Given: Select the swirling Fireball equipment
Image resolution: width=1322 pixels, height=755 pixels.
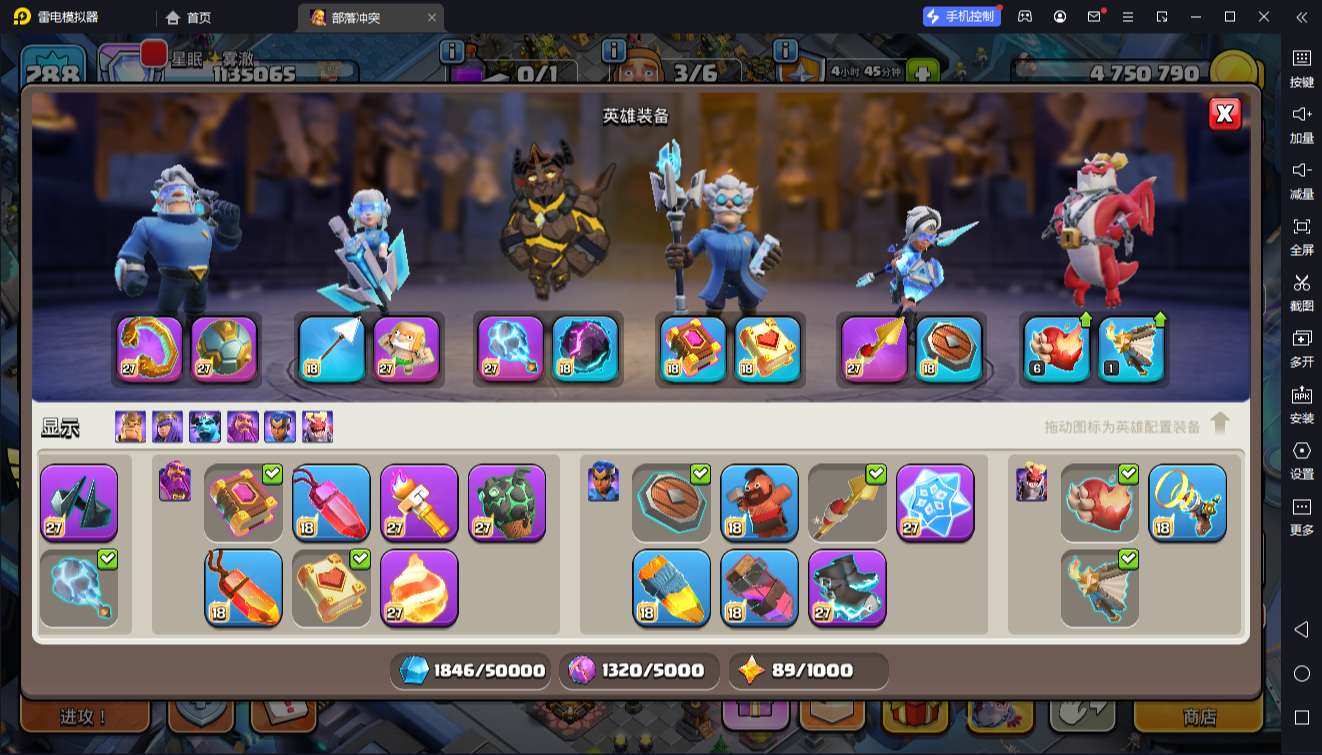Looking at the screenshot, I should [x=419, y=588].
